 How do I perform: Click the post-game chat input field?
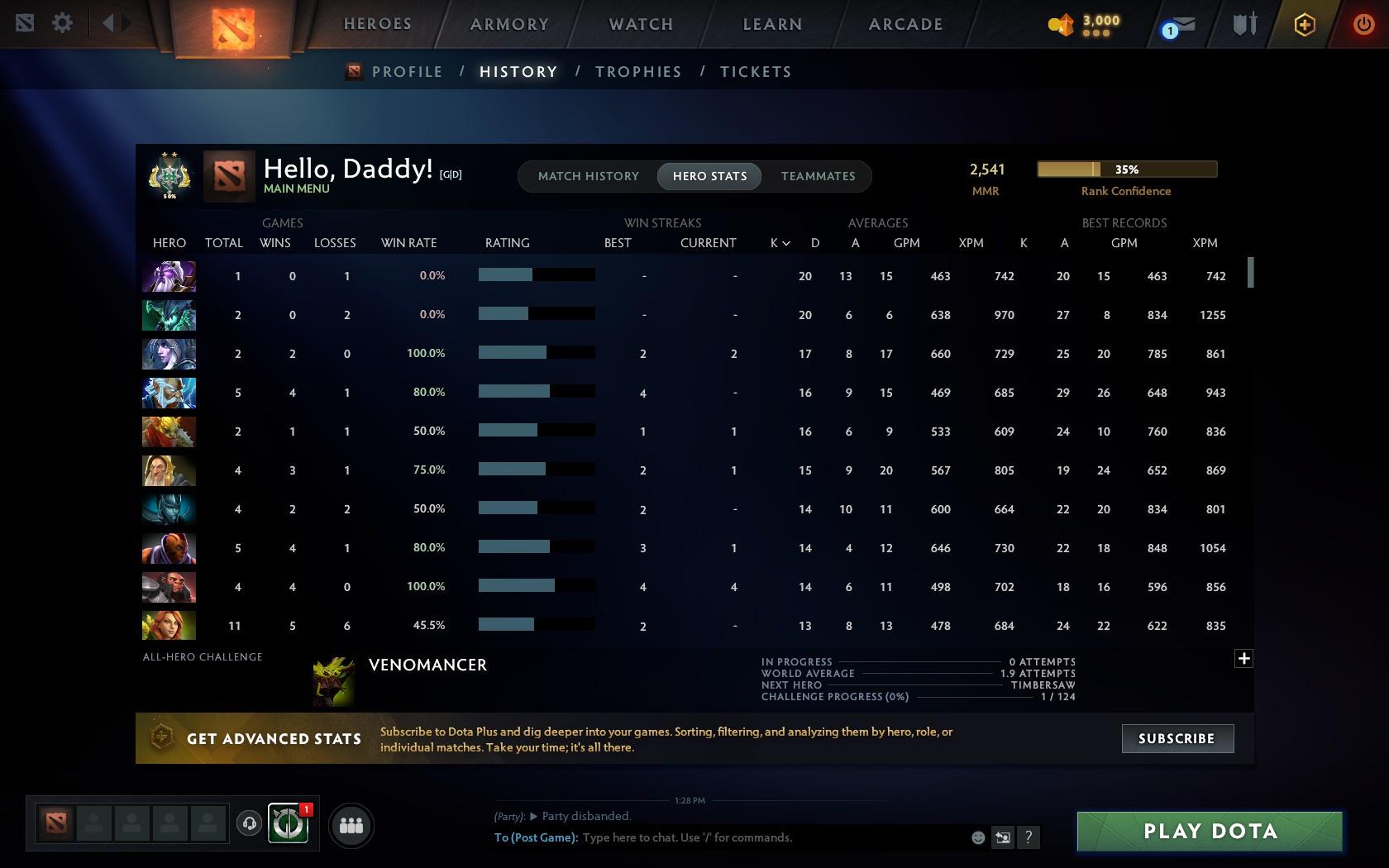pos(744,837)
